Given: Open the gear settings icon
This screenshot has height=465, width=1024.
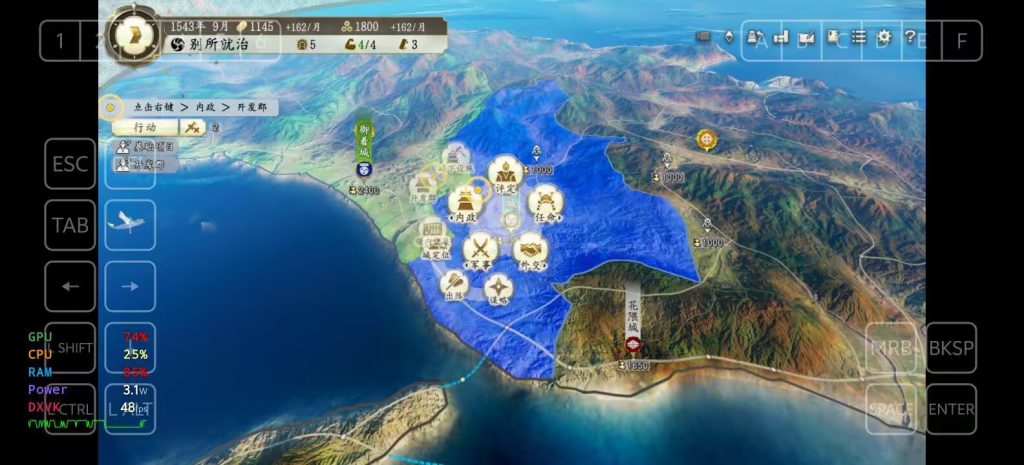Looking at the screenshot, I should [x=883, y=38].
